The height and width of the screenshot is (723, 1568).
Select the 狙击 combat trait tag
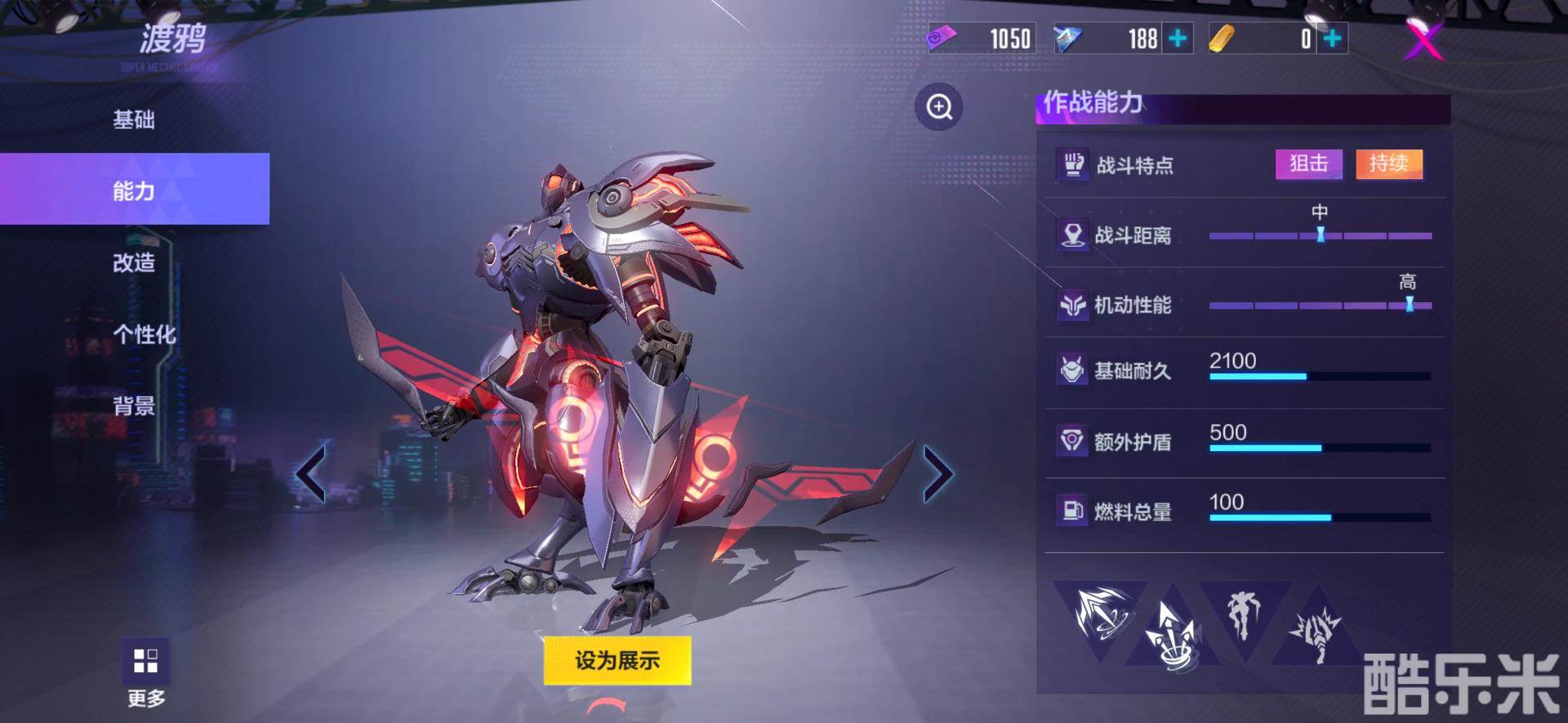pyautogui.click(x=1308, y=163)
